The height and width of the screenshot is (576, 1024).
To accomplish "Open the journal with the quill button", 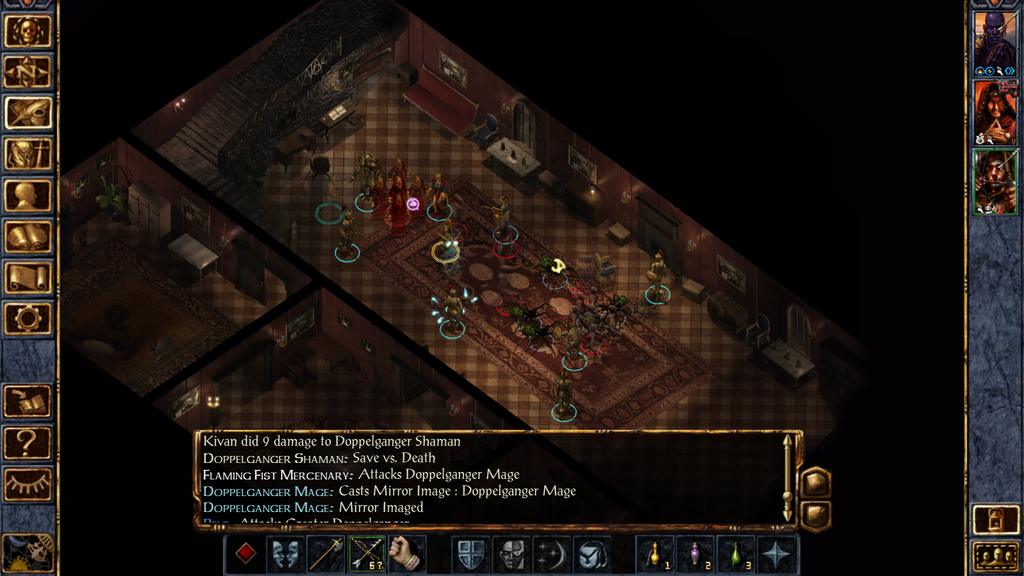I will pyautogui.click(x=28, y=112).
